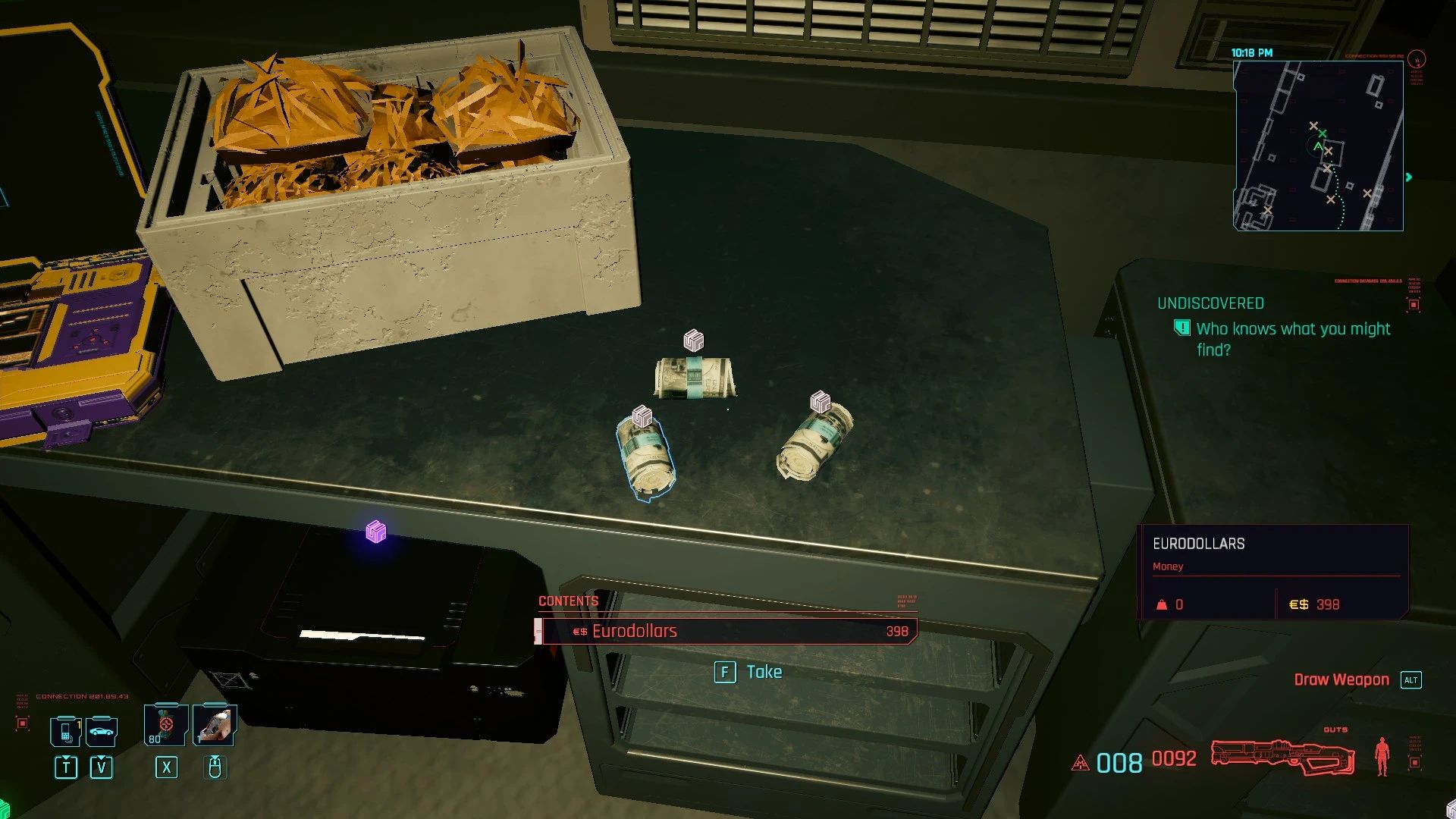Expand the V chevron above the vehicle keybind

(101, 758)
